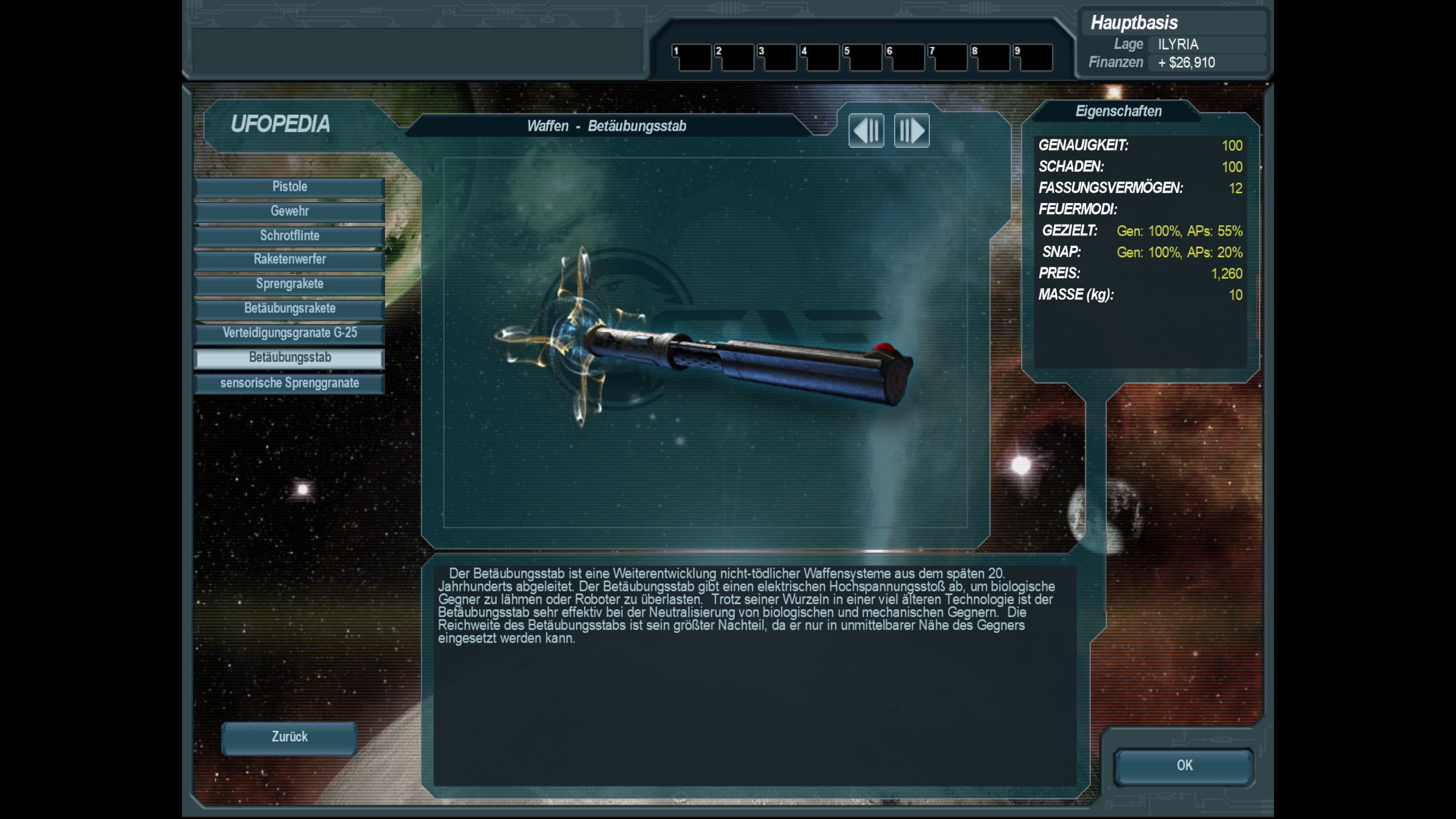Advance to the next UFOpedia article
The image size is (1456, 819).
coord(911,131)
